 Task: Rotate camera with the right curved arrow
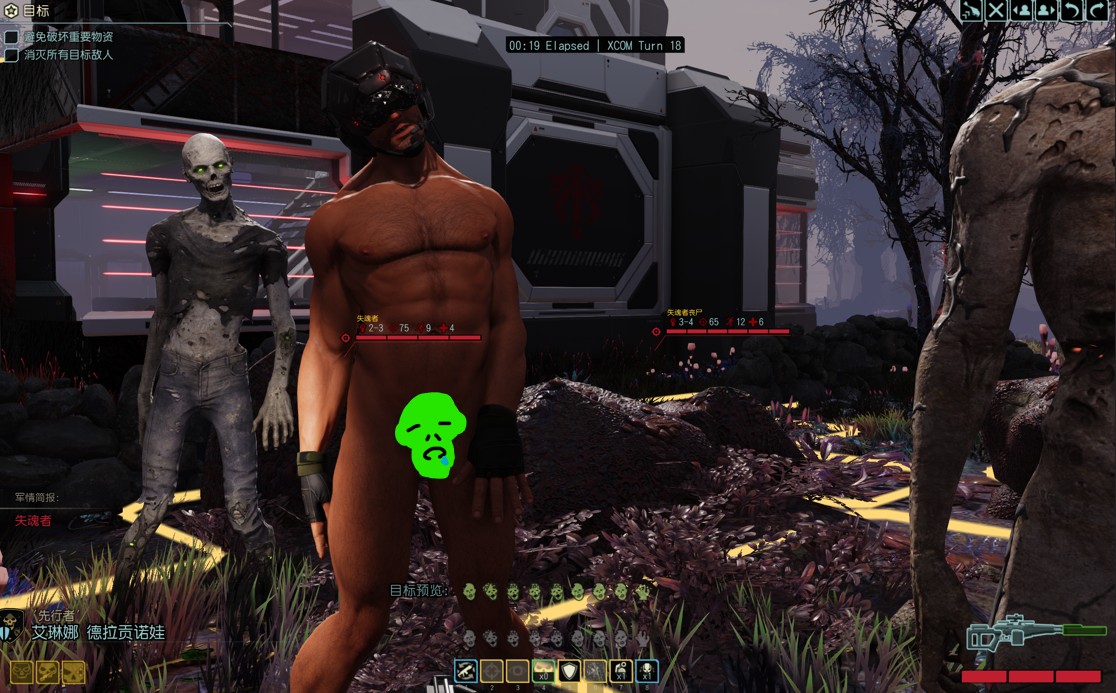(1096, 11)
